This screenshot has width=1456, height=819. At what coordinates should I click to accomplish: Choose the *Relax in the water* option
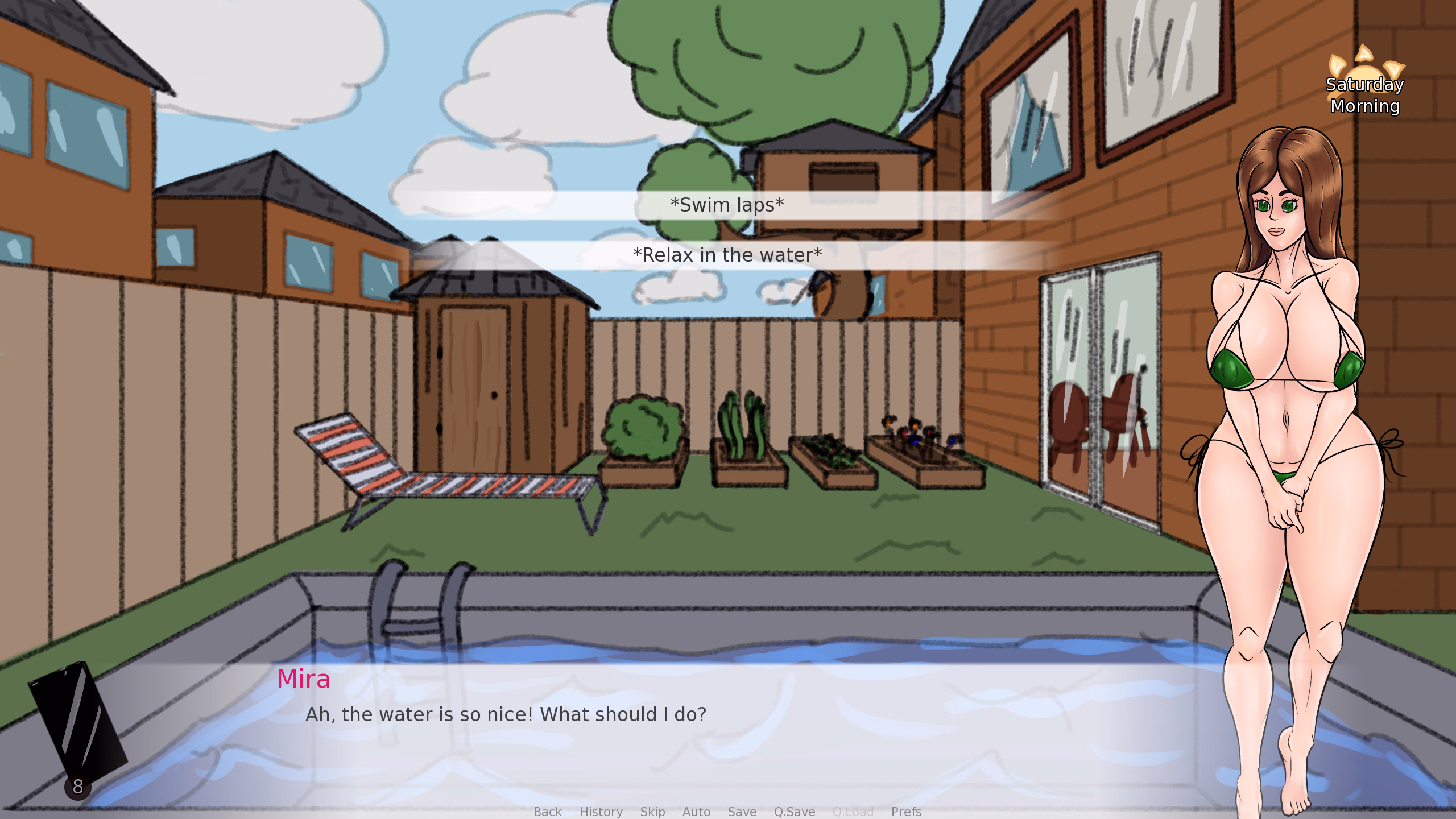click(x=728, y=255)
